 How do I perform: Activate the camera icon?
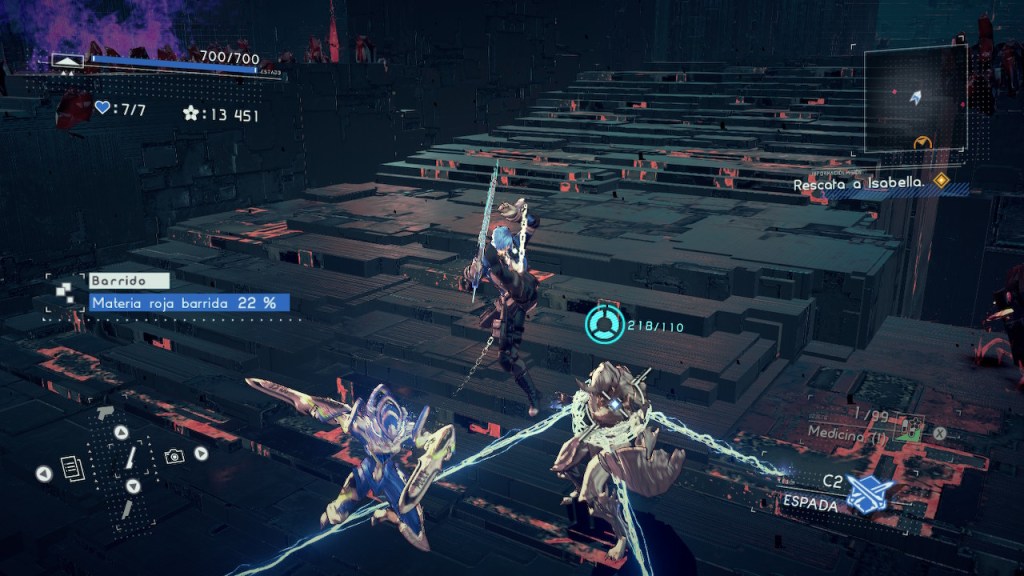[x=174, y=455]
